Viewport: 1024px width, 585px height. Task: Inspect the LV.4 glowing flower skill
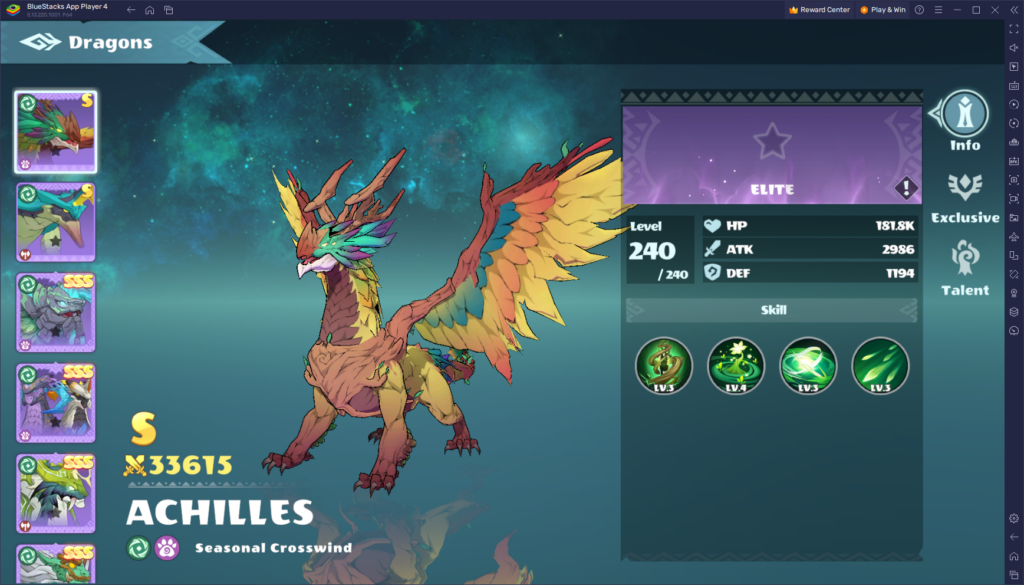(x=736, y=365)
